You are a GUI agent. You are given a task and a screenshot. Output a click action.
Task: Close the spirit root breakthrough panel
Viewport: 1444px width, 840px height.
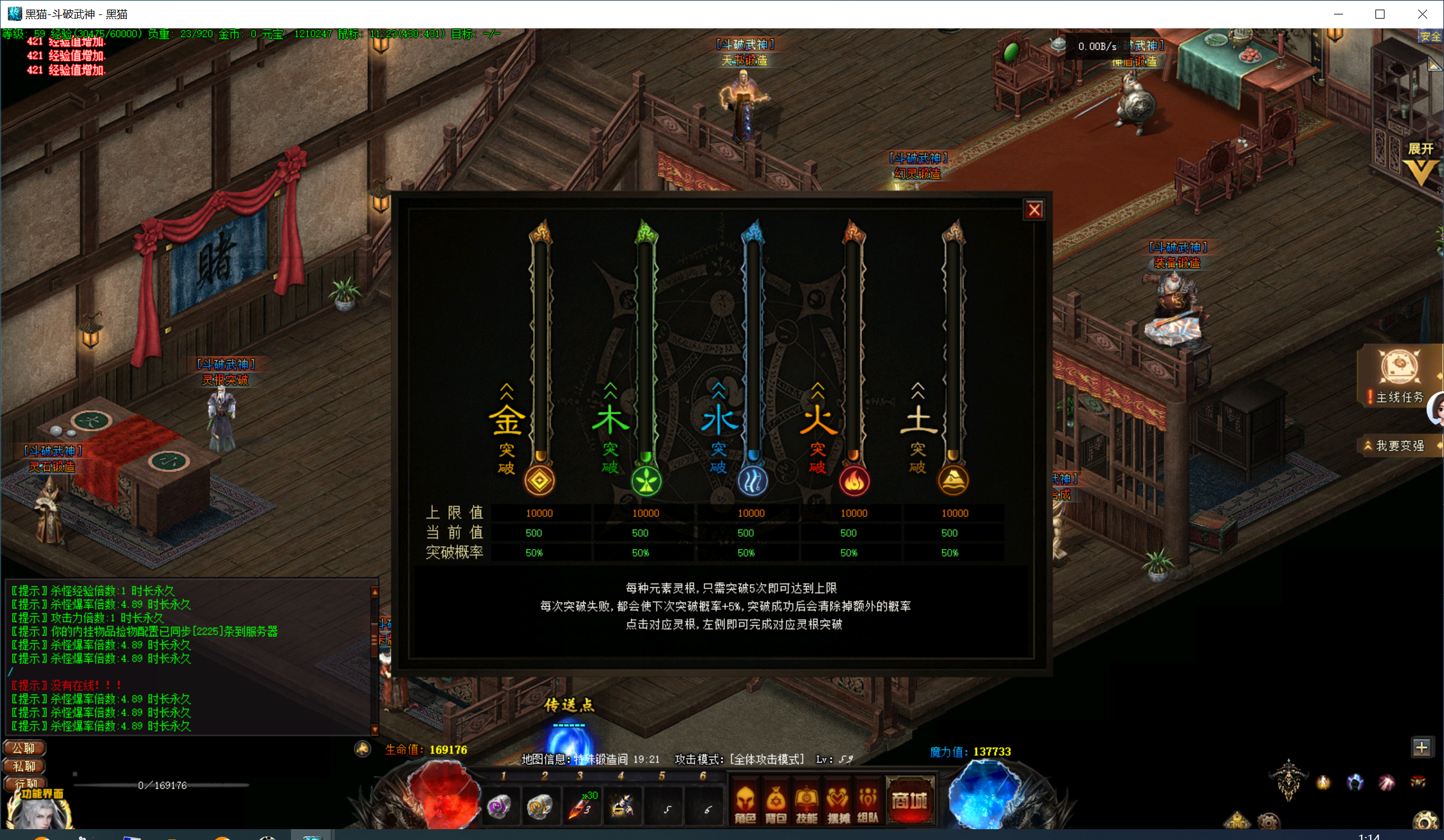1034,210
